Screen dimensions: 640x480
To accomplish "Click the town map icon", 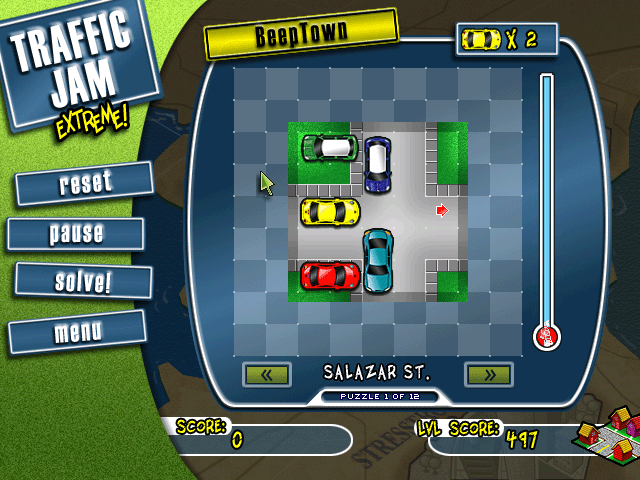I will tap(606, 441).
